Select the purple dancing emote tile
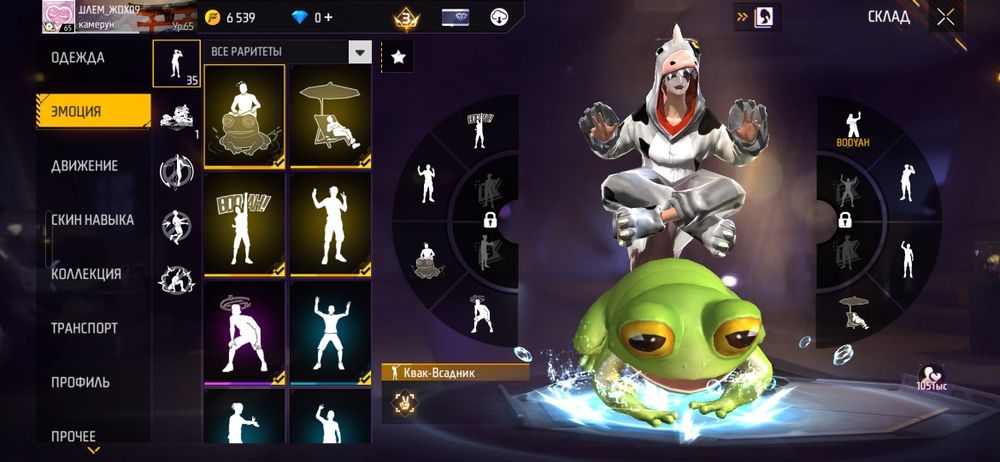Image resolution: width=1000 pixels, height=462 pixels. click(x=245, y=332)
